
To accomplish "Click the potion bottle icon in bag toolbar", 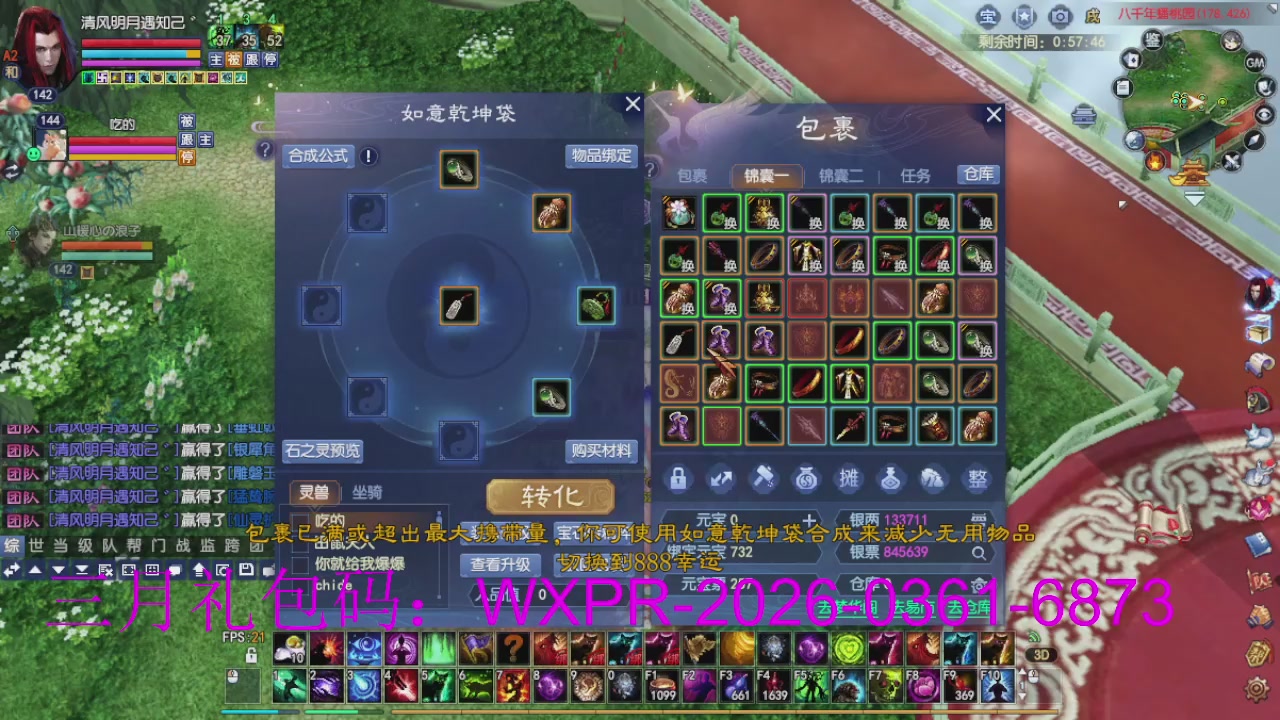I will pos(892,479).
